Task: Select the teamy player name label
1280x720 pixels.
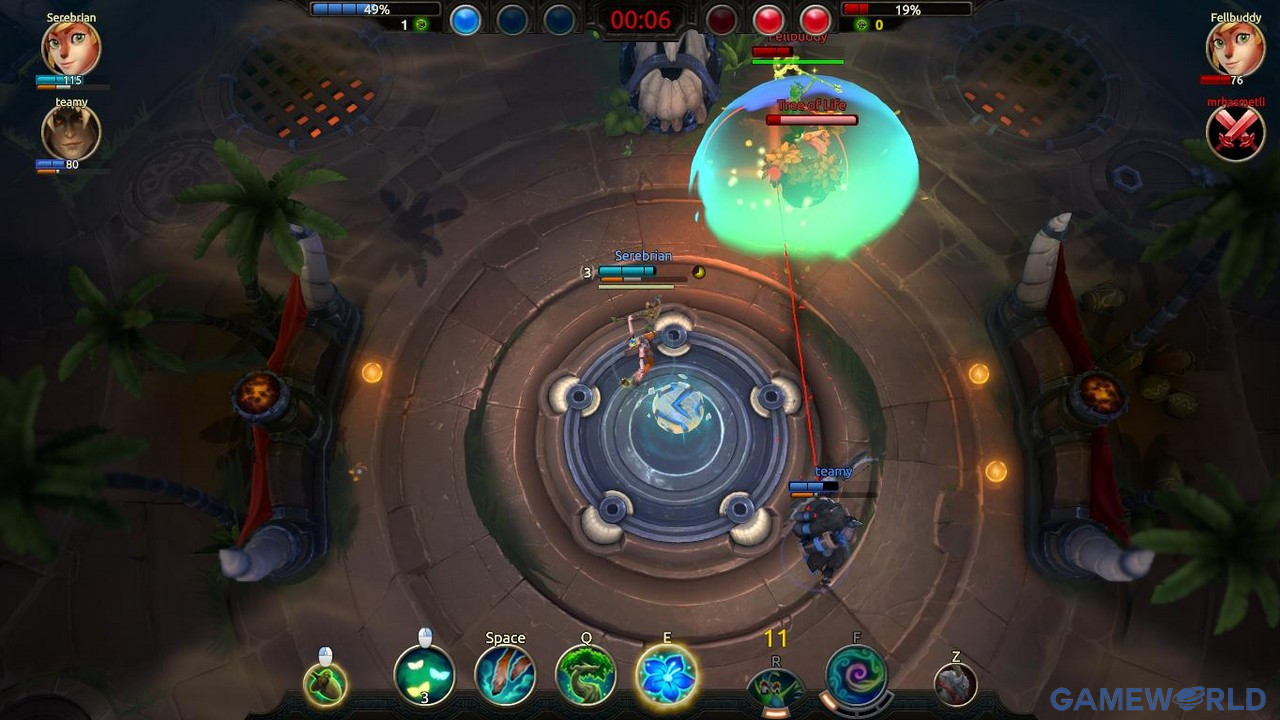Action: tap(832, 470)
